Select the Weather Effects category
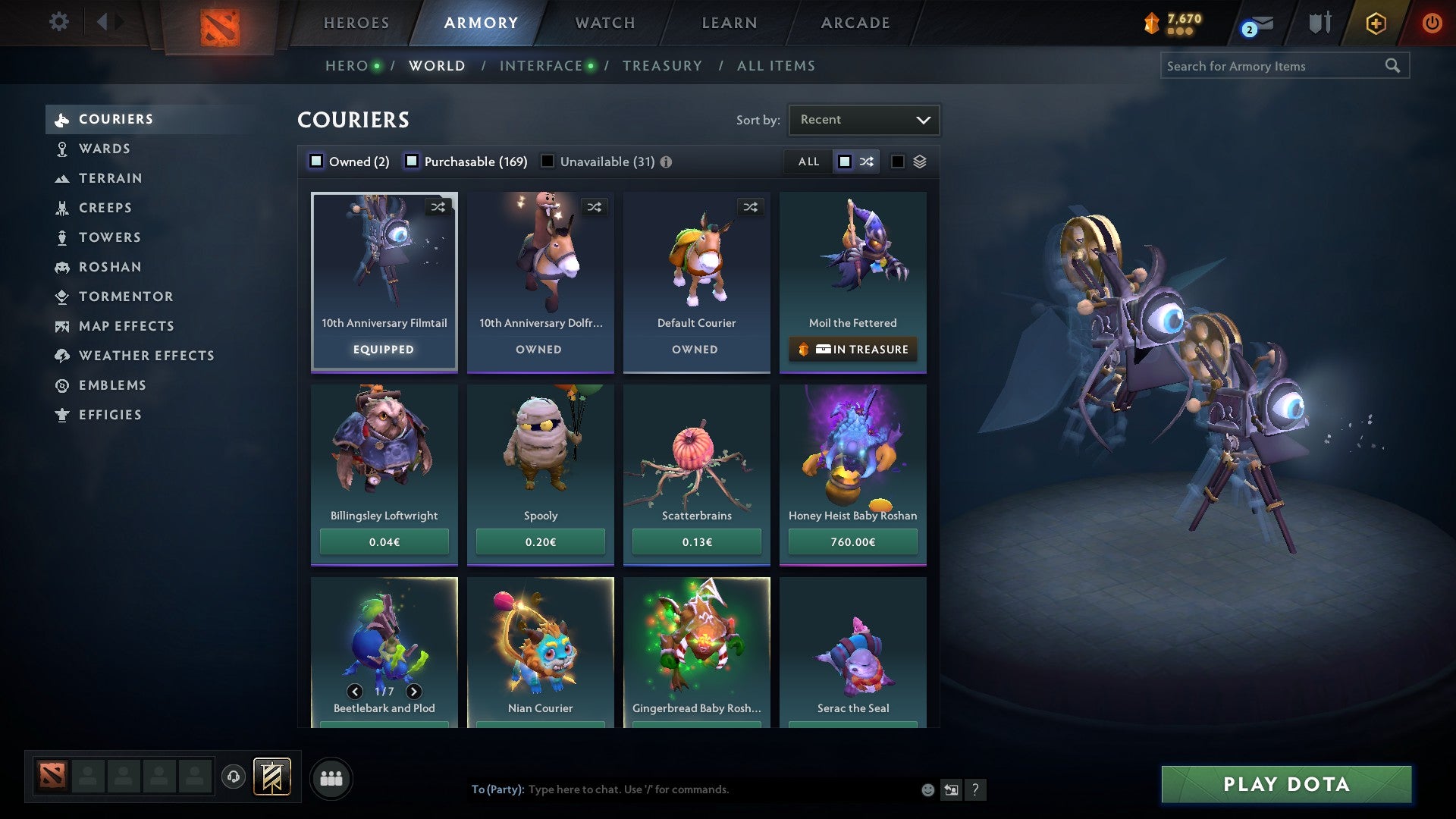1456x819 pixels. [147, 356]
